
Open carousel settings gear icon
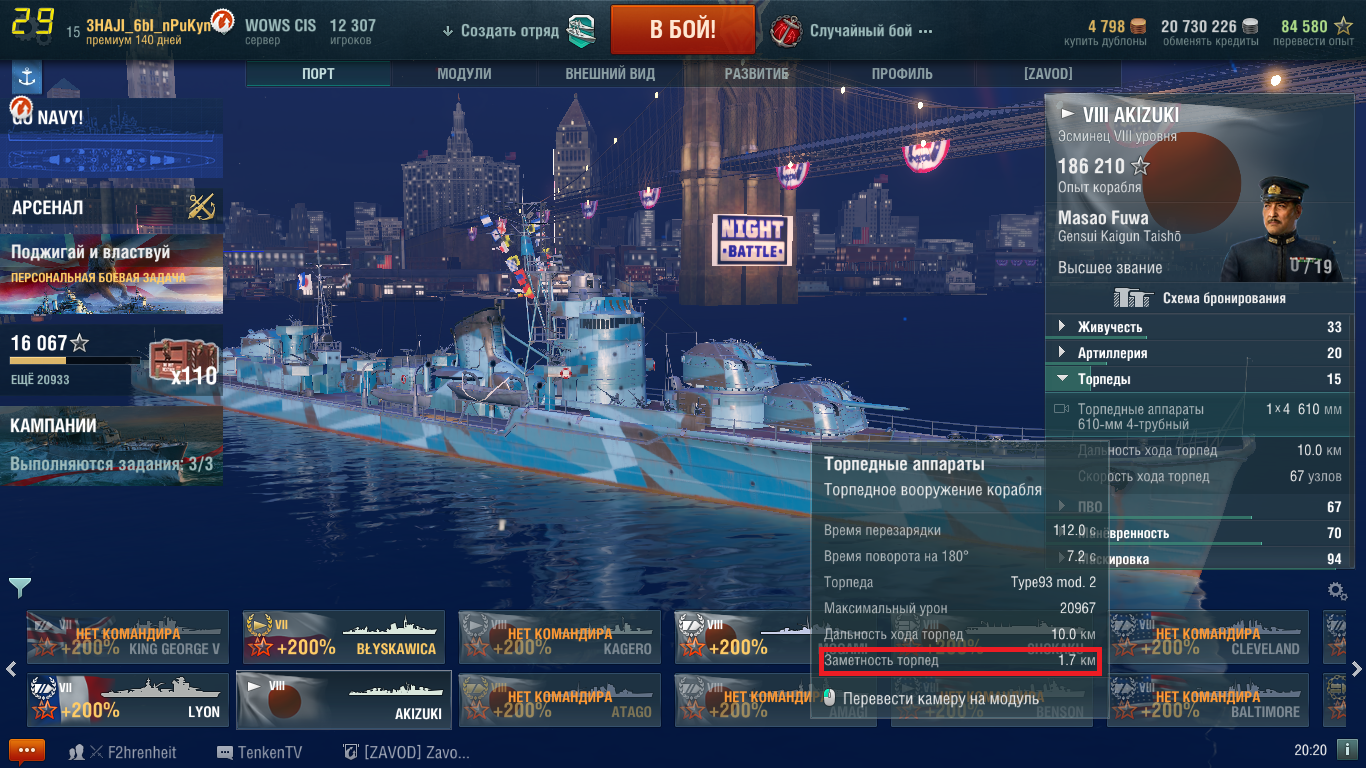(1336, 591)
